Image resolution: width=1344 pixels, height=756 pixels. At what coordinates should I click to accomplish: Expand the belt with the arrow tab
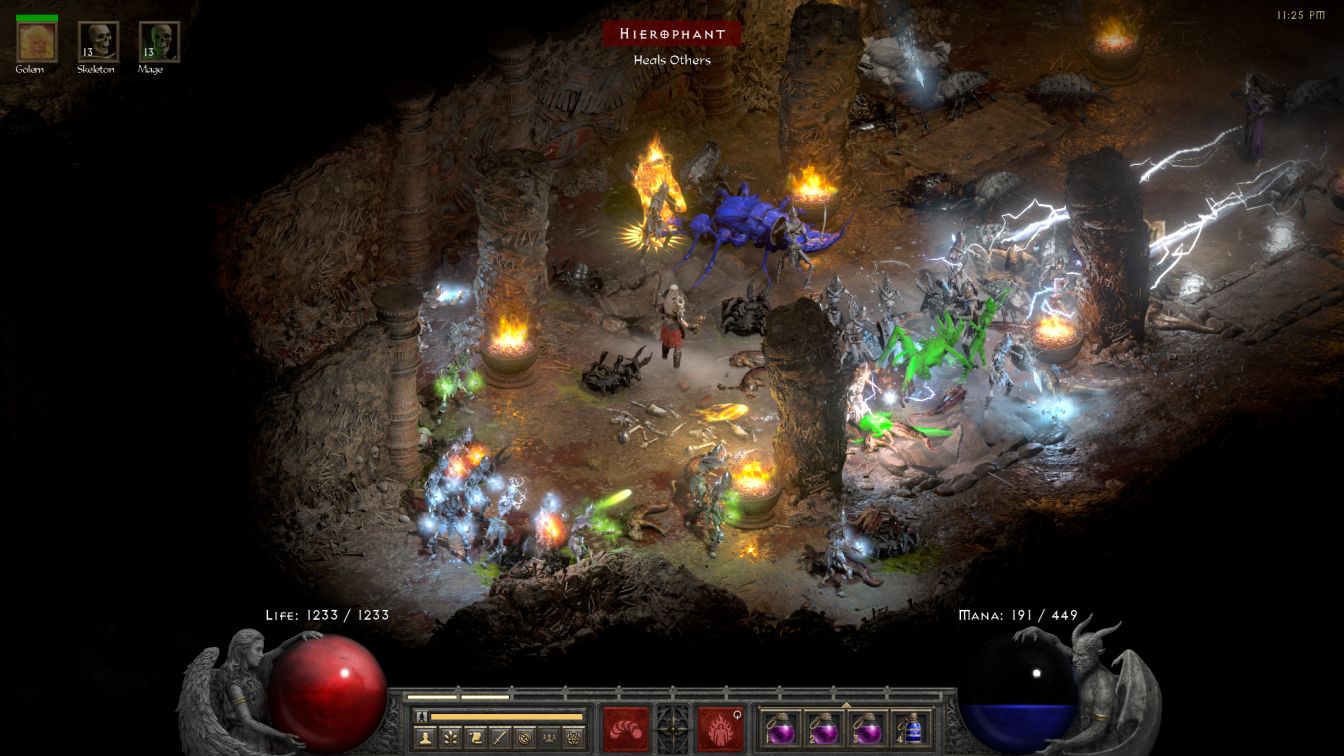[x=846, y=704]
